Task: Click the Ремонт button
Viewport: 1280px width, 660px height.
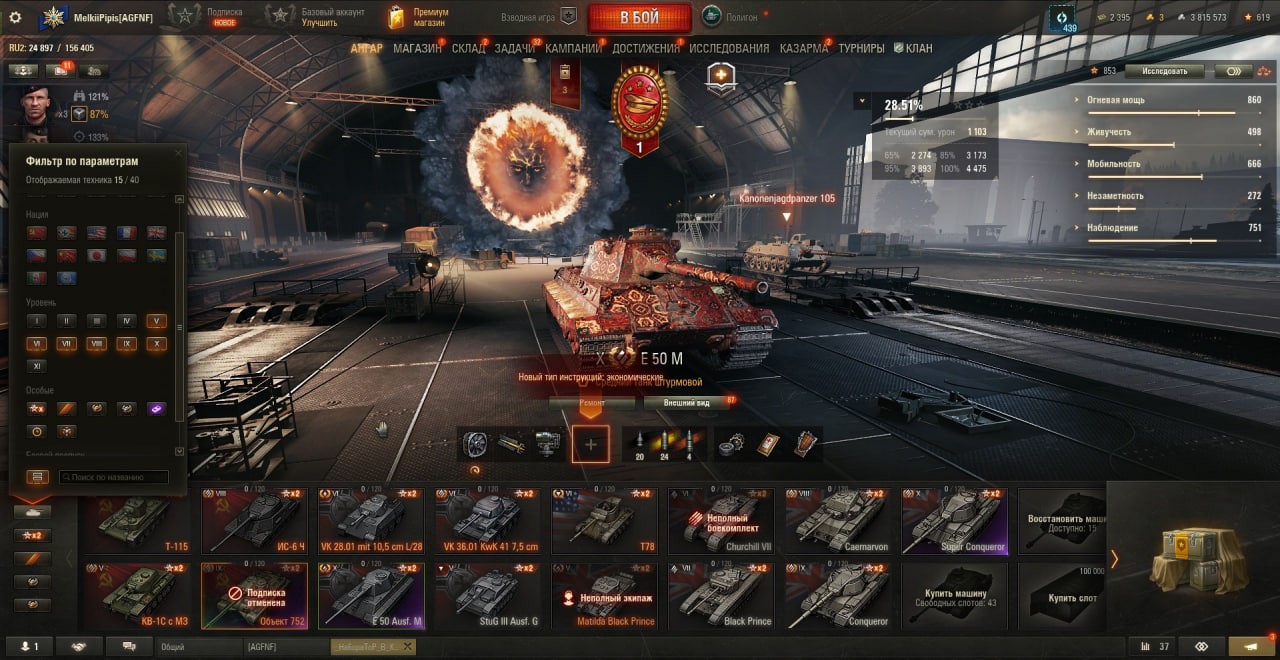Action: (x=591, y=403)
